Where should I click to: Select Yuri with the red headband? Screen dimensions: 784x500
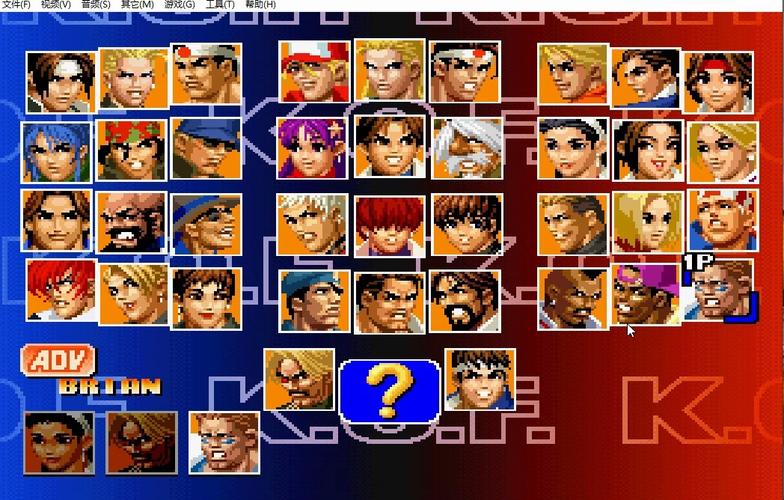(x=718, y=81)
